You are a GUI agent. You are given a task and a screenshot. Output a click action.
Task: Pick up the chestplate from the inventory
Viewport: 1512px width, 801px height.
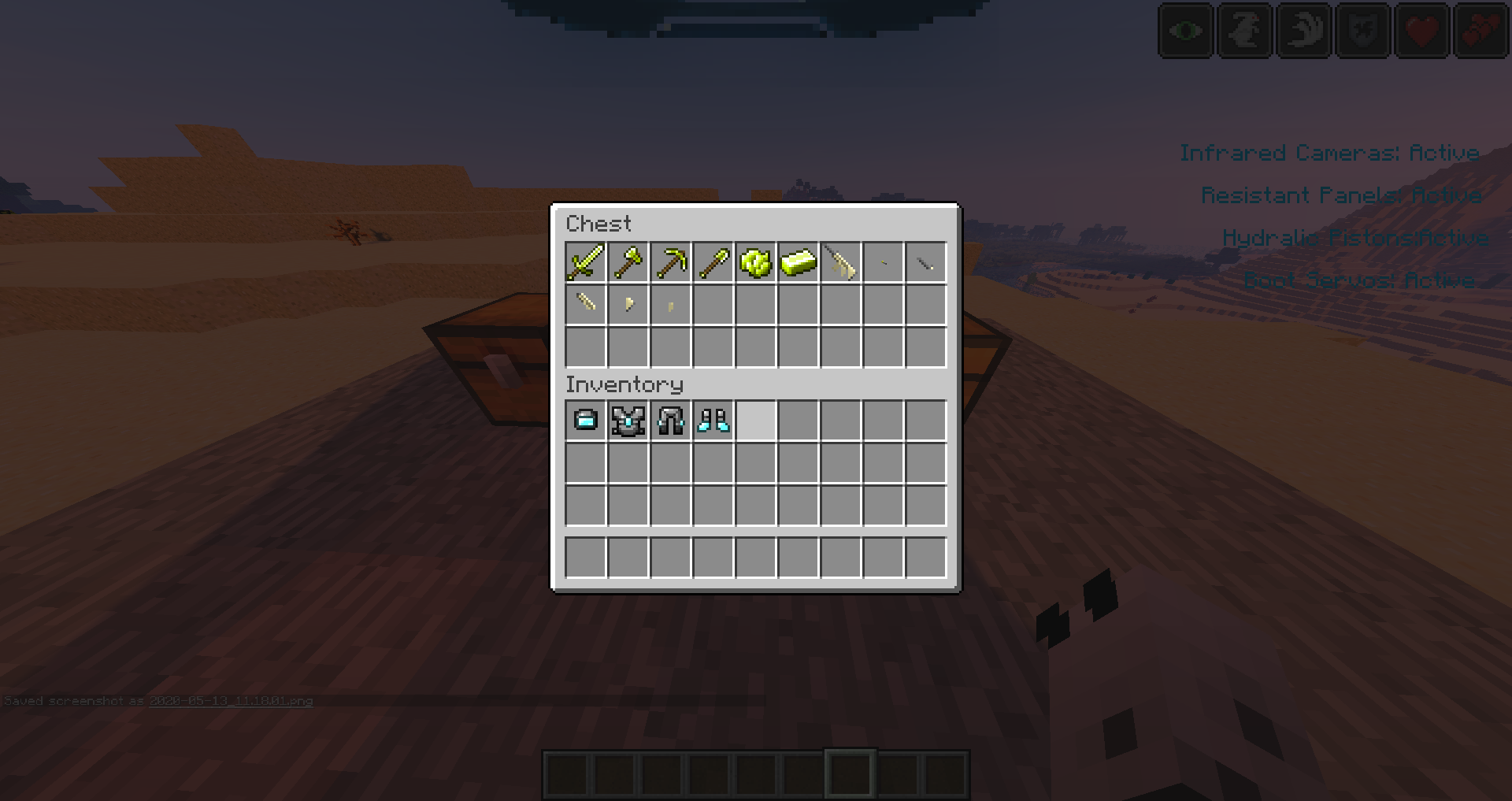pyautogui.click(x=627, y=421)
